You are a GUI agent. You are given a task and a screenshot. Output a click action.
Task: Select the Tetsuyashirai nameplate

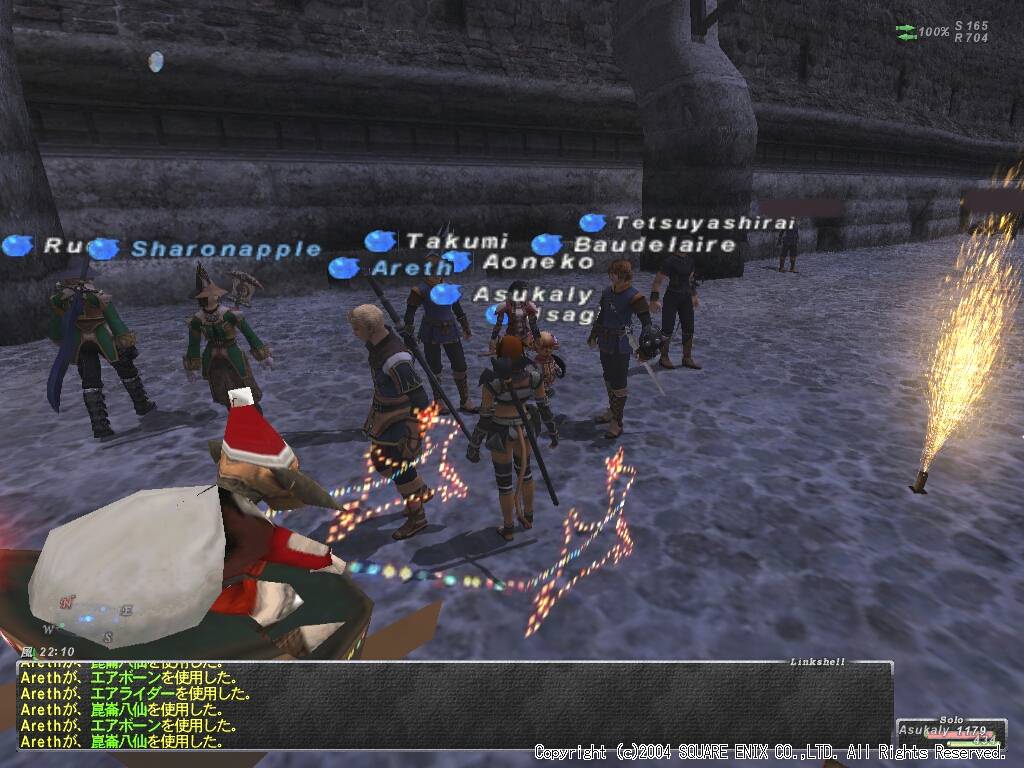pyautogui.click(x=704, y=223)
